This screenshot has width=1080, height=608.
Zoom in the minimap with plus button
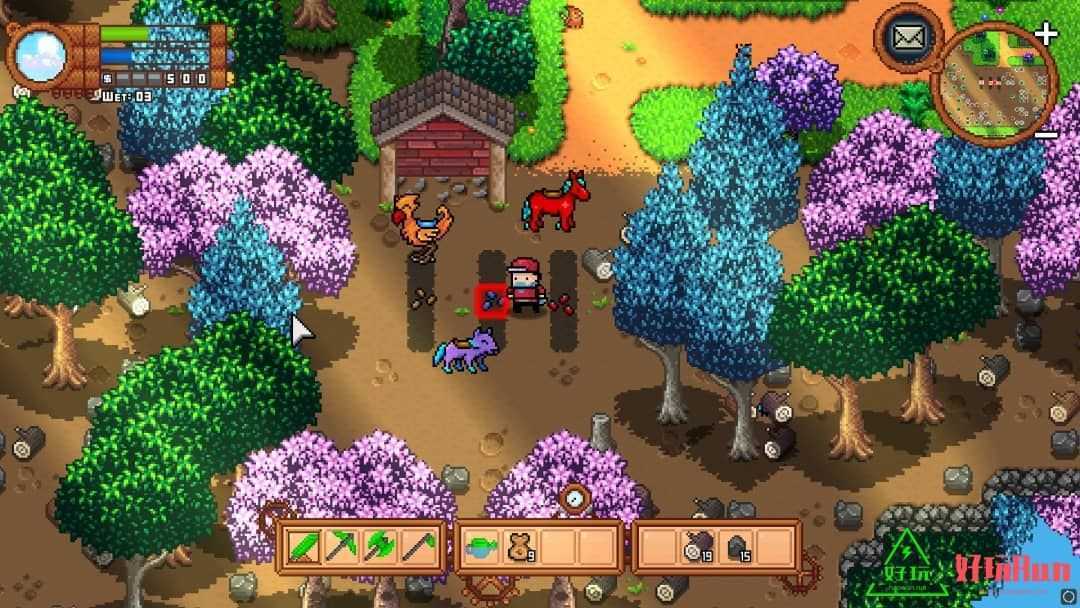point(1046,34)
